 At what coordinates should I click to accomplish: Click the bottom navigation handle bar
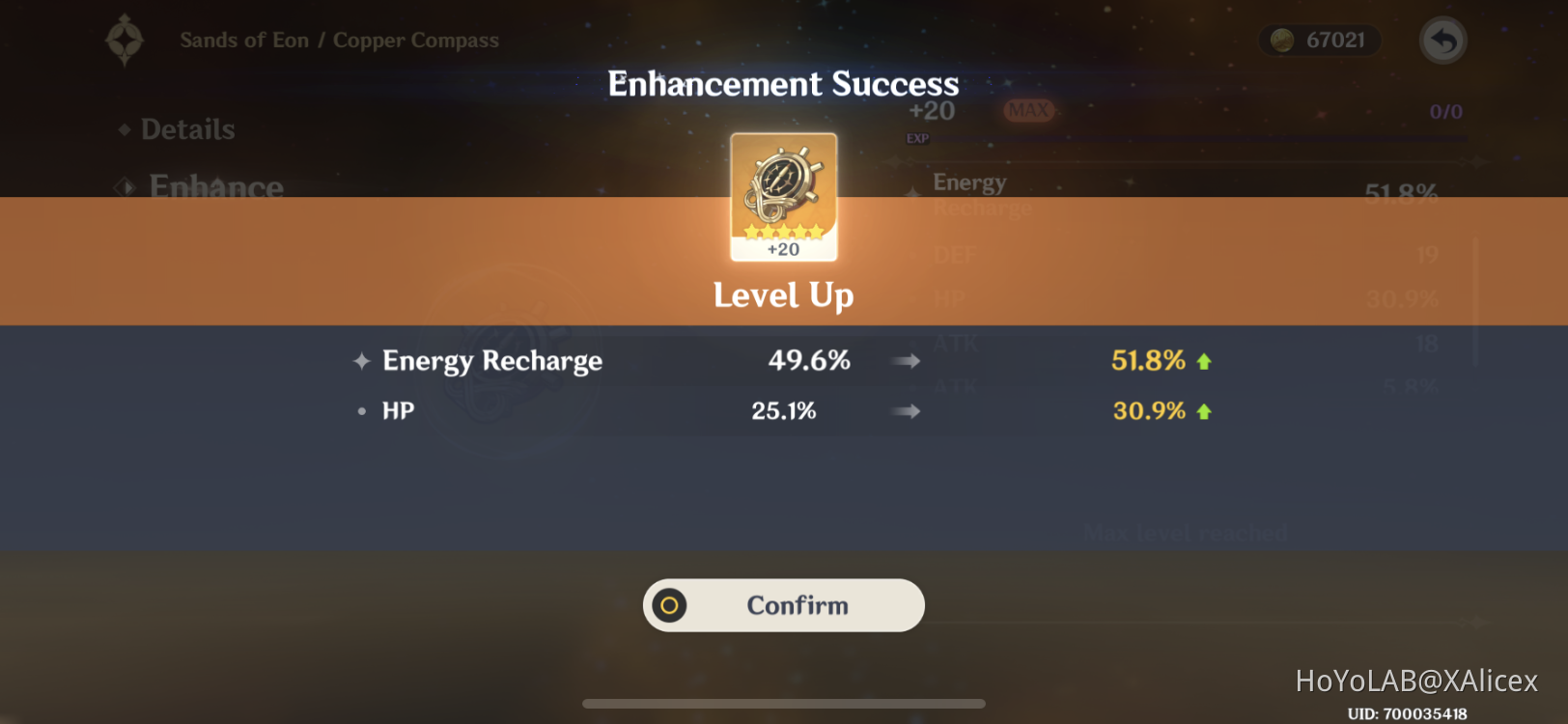point(783,705)
